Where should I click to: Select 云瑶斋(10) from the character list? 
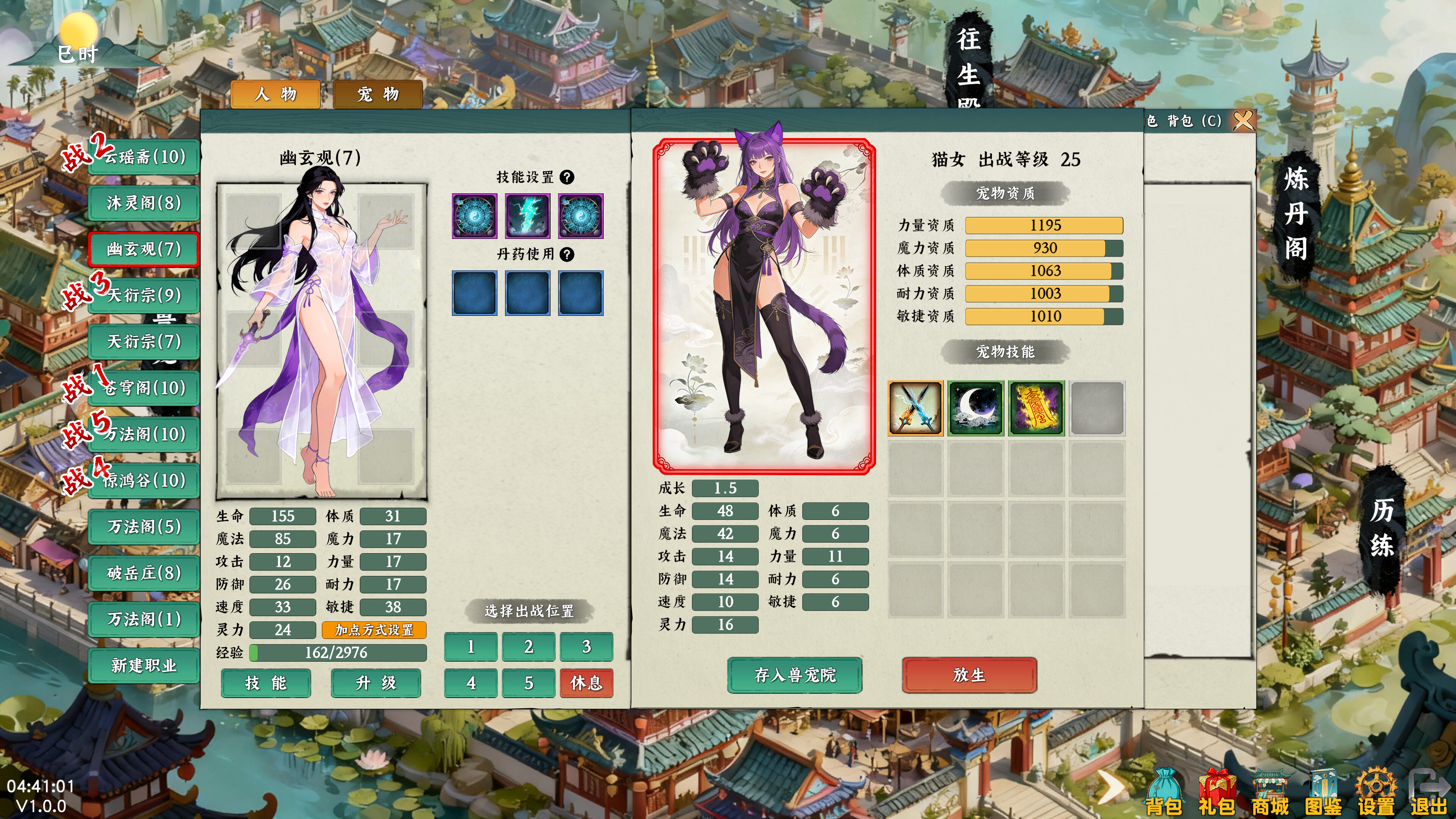click(144, 157)
